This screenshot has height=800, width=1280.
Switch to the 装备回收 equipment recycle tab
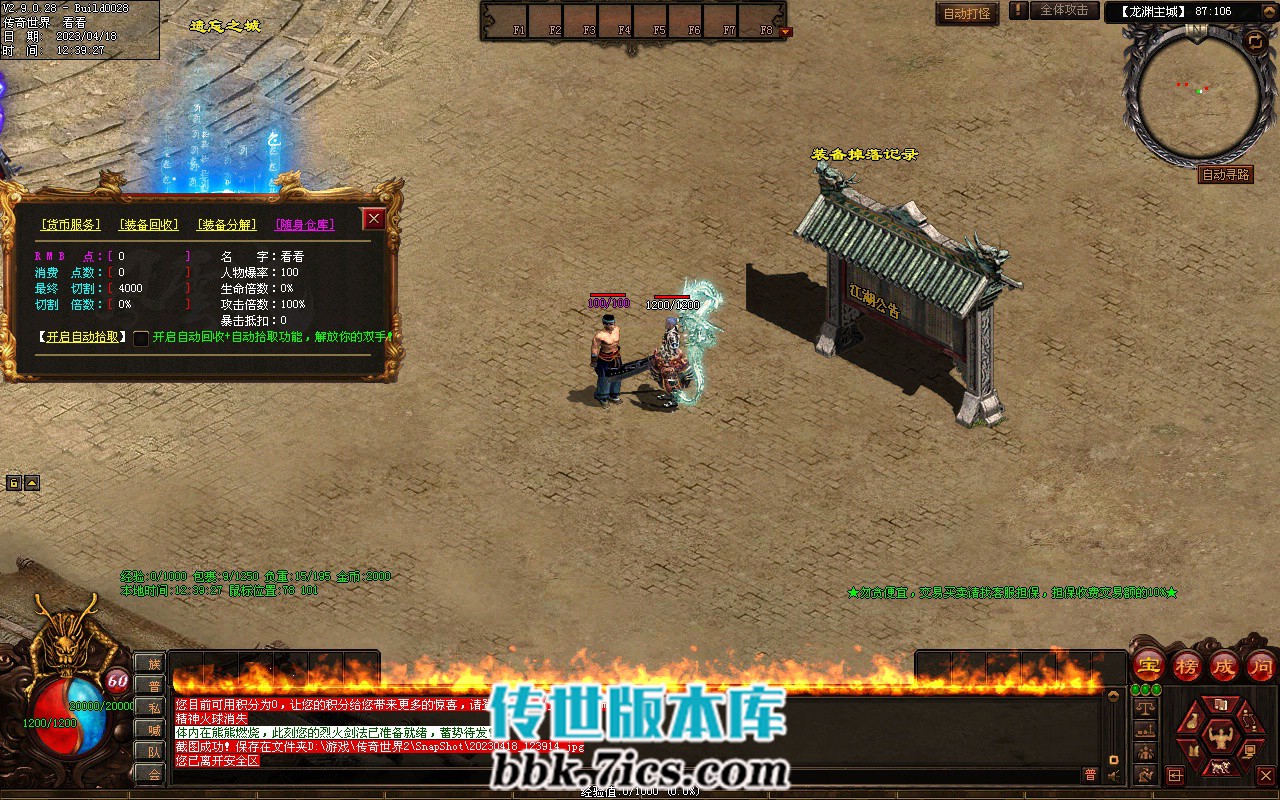[x=148, y=225]
